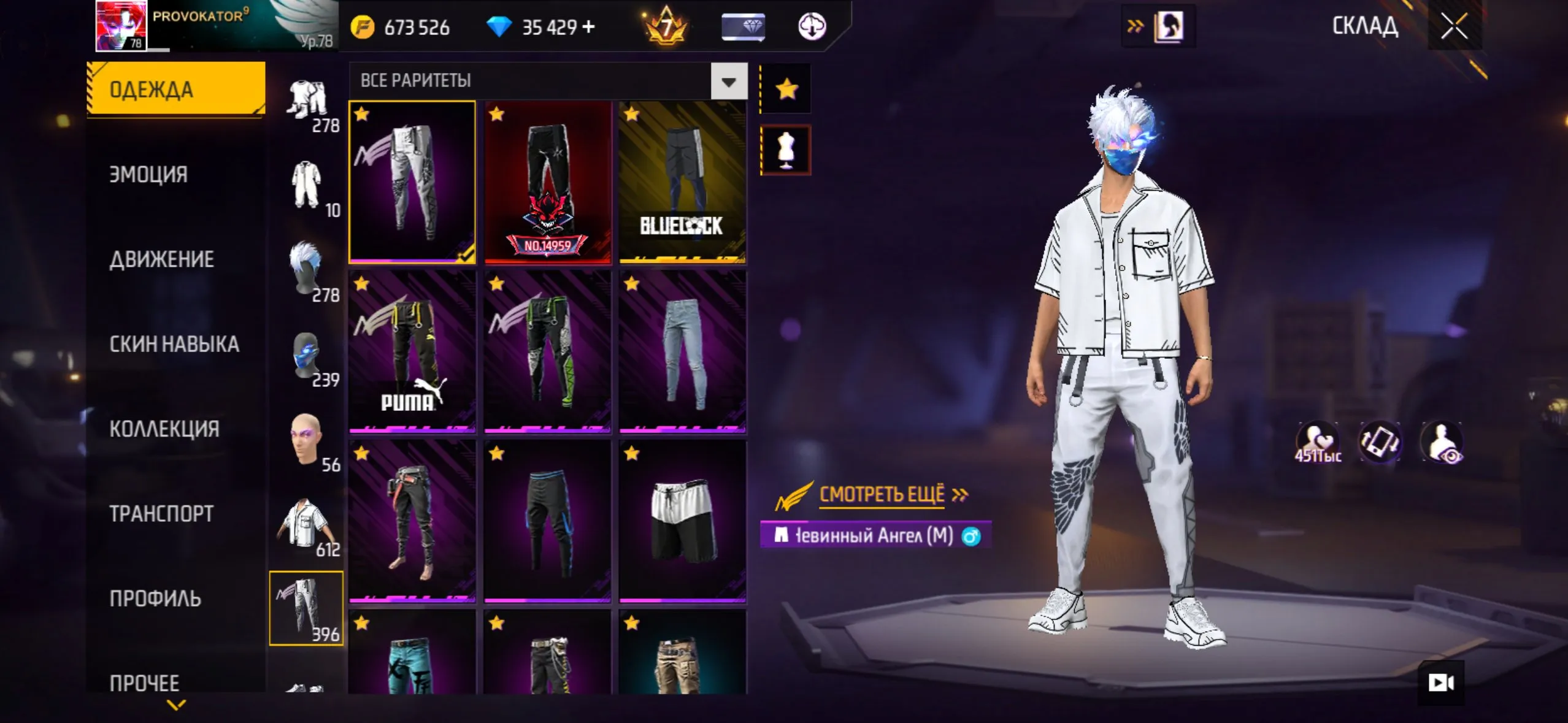The image size is (1568, 723).
Task: Switch to the ЭМОЦИЯ tab
Action: click(x=150, y=174)
